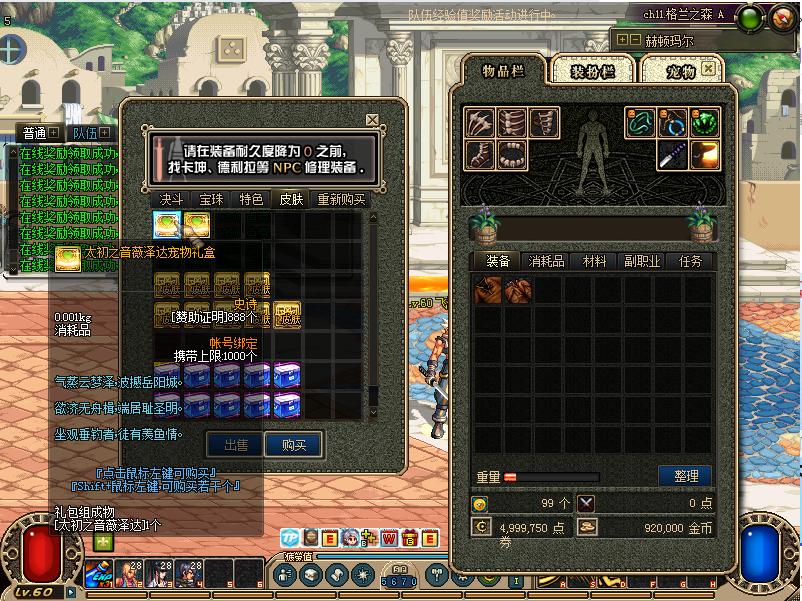Close the shop window
This screenshot has height=601, width=802.
point(372,120)
